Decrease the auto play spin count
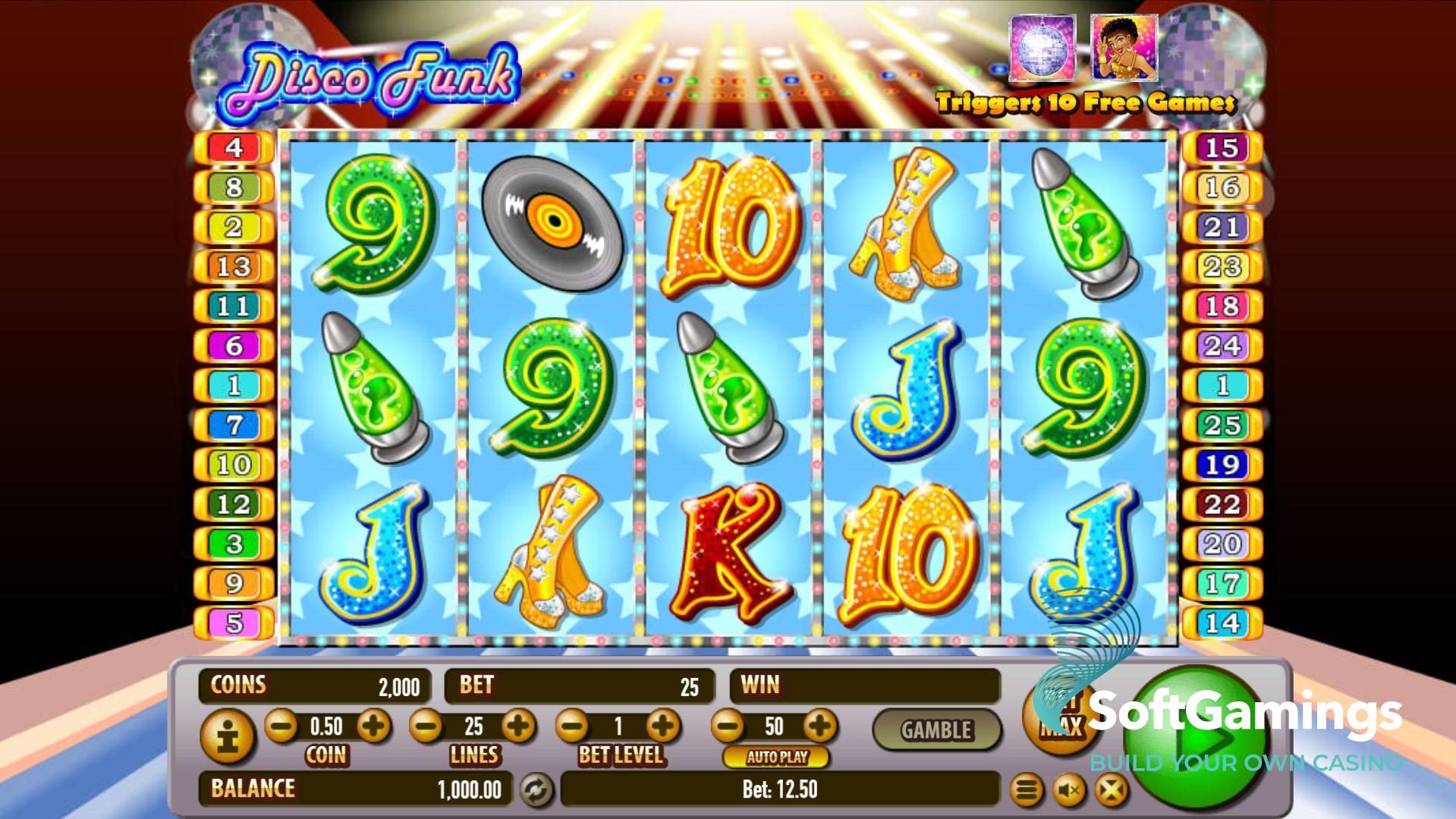 [729, 726]
